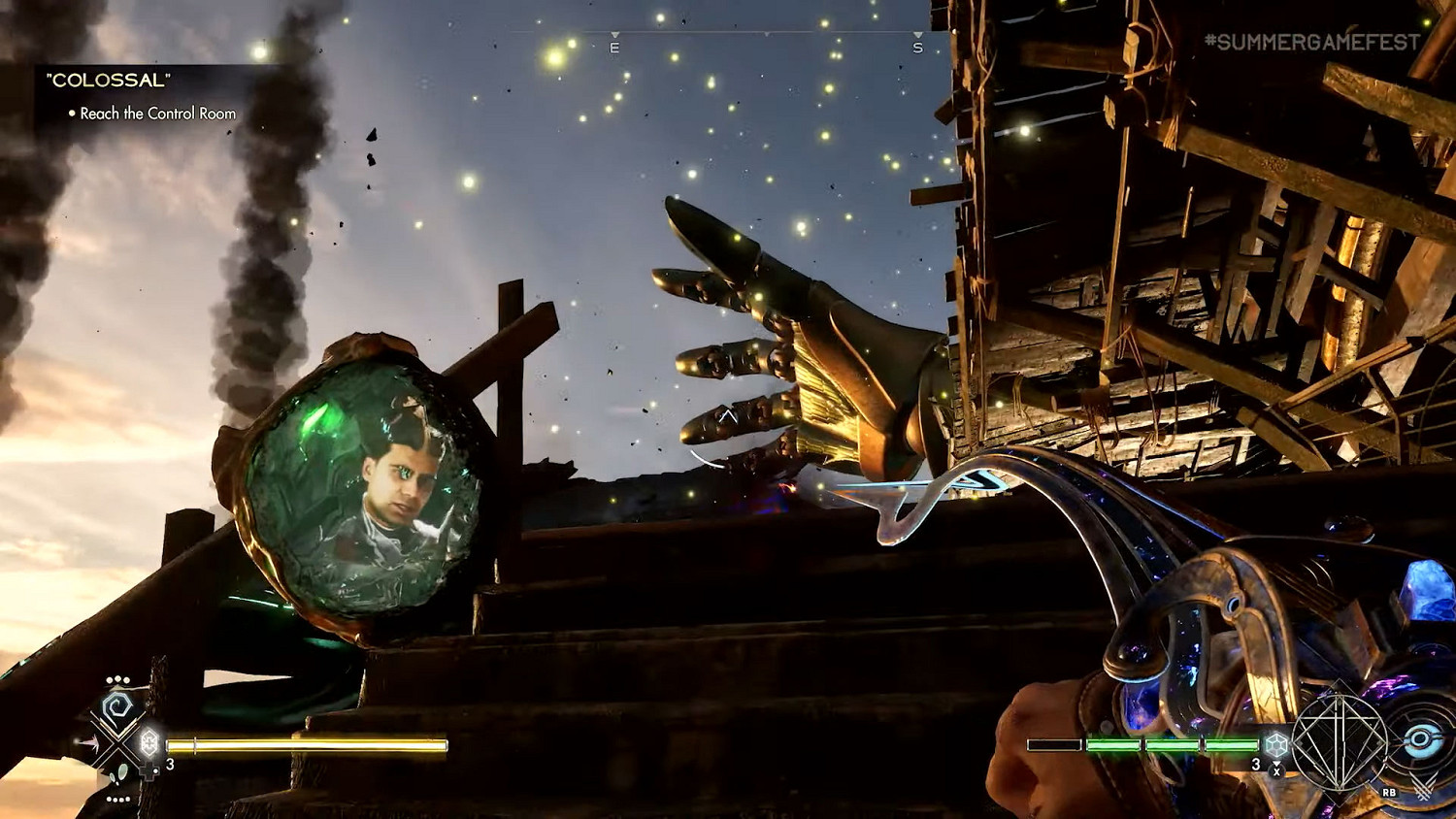Viewport: 1456px width, 819px height.
Task: Select the teal footprints ability icon
Action: (121, 773)
